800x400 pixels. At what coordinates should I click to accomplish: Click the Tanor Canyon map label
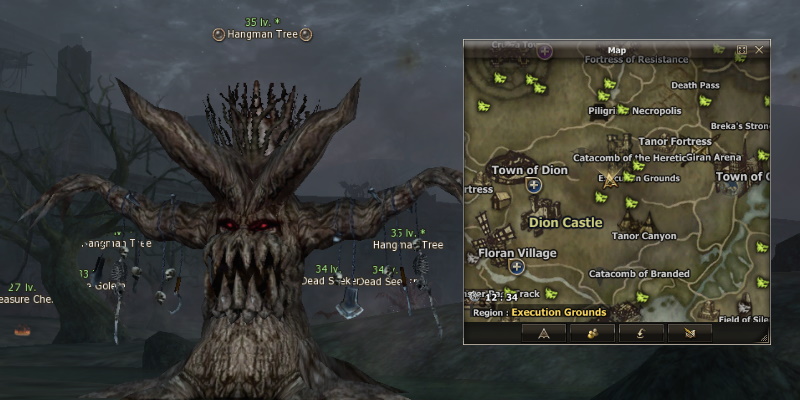coord(643,237)
